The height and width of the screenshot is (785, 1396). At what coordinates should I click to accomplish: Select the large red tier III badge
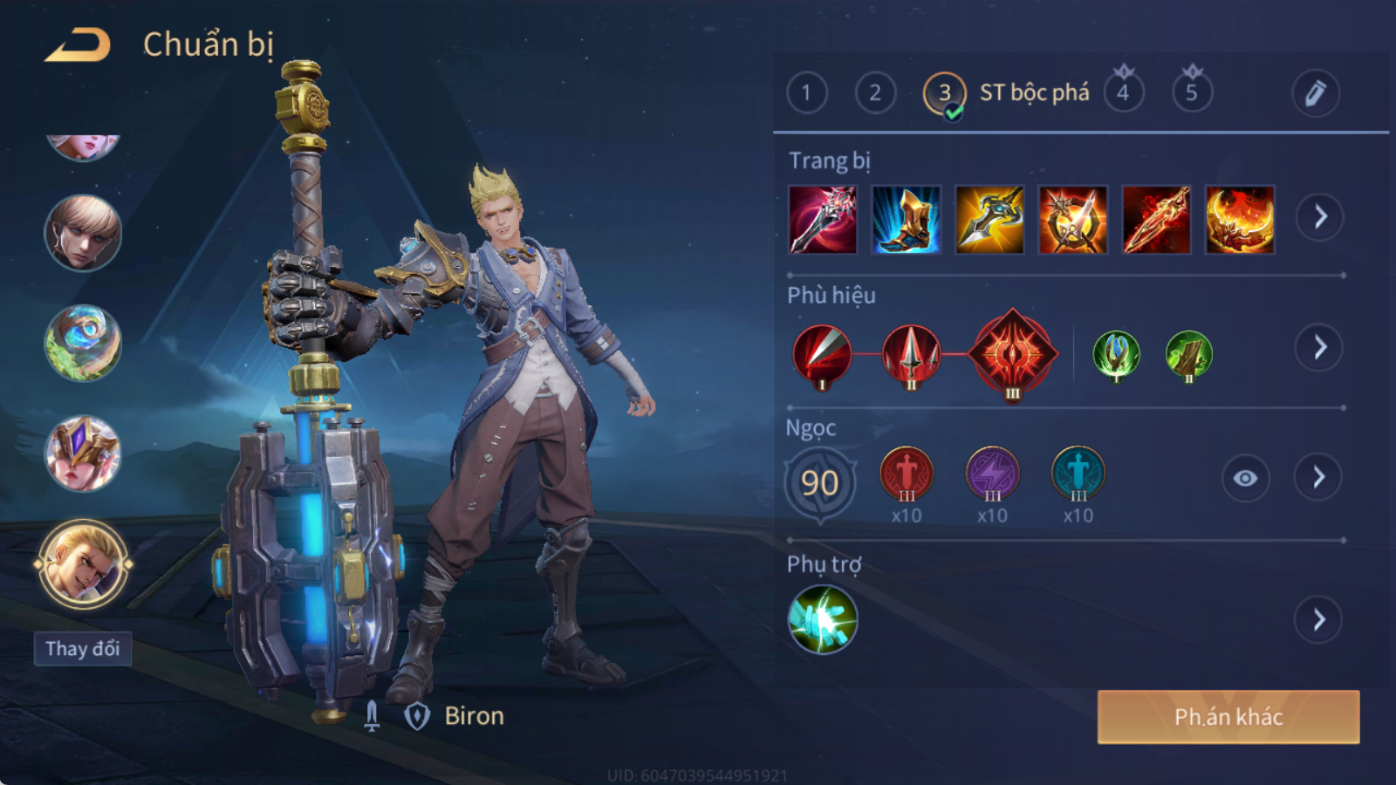click(1013, 354)
